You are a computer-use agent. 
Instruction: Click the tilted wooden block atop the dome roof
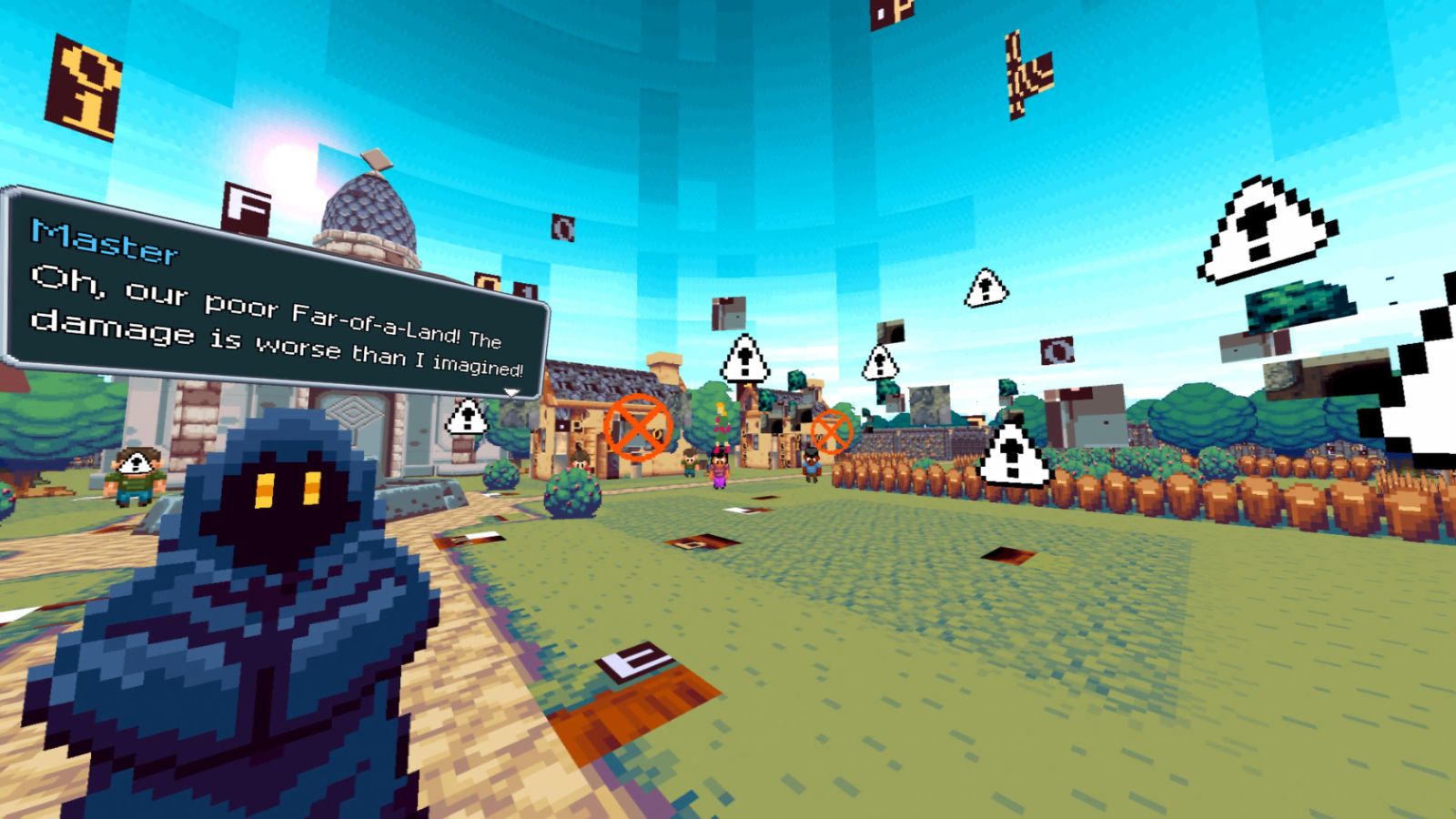(376, 161)
